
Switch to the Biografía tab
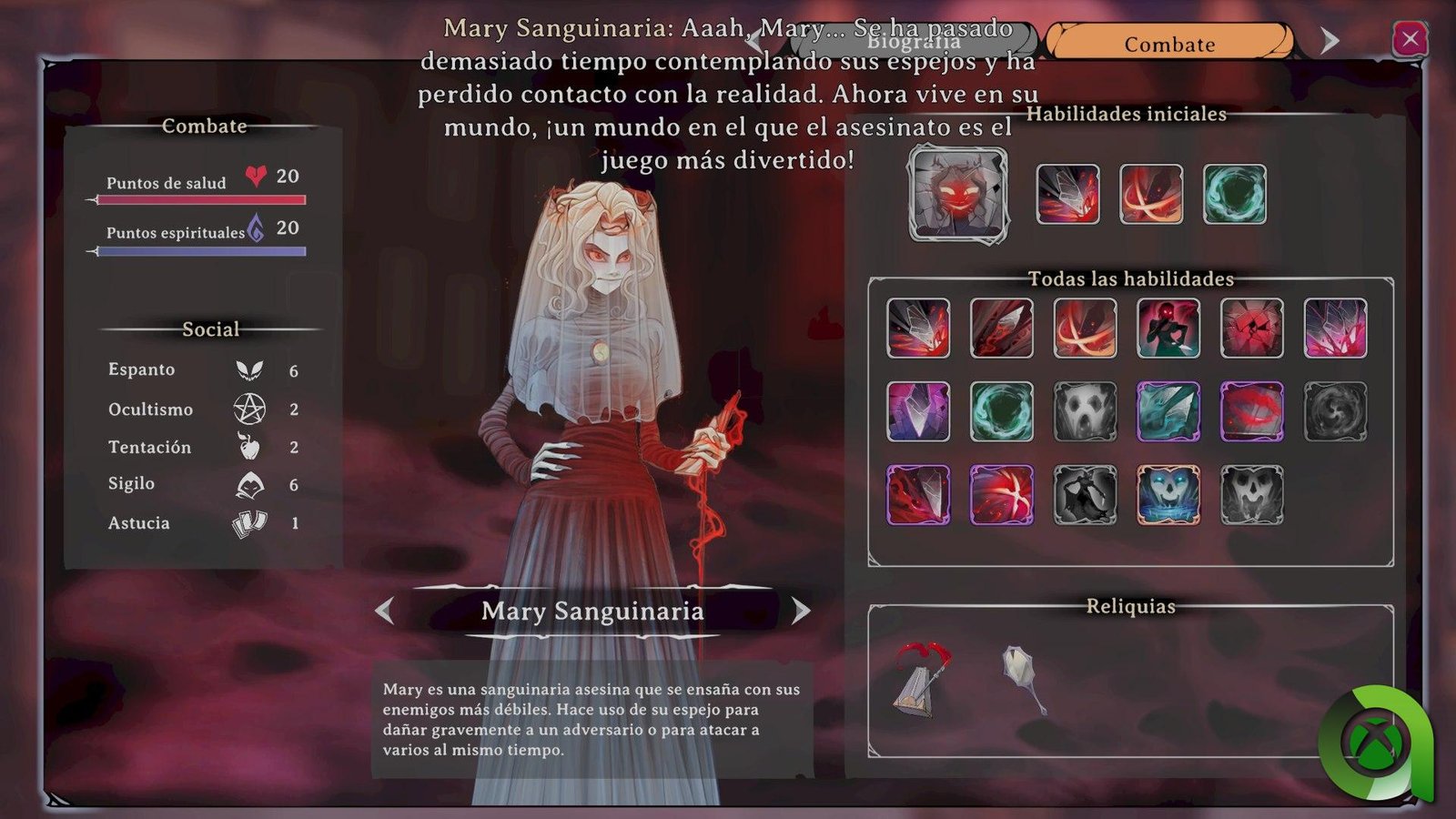913,42
